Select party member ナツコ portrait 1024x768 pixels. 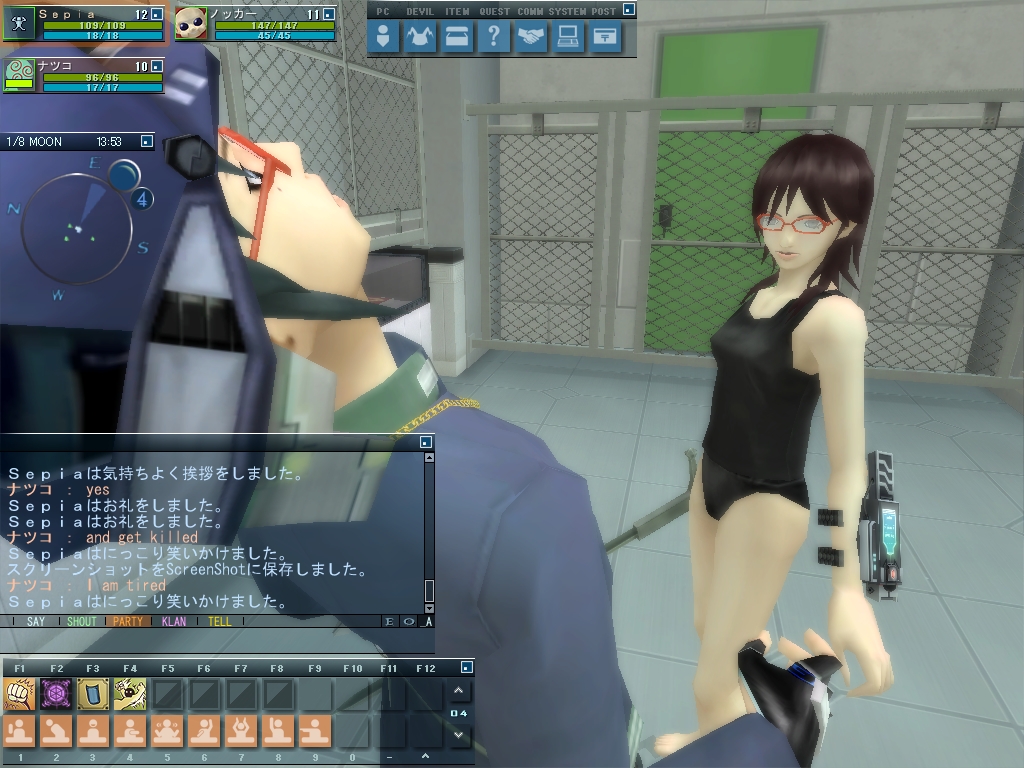tap(20, 75)
